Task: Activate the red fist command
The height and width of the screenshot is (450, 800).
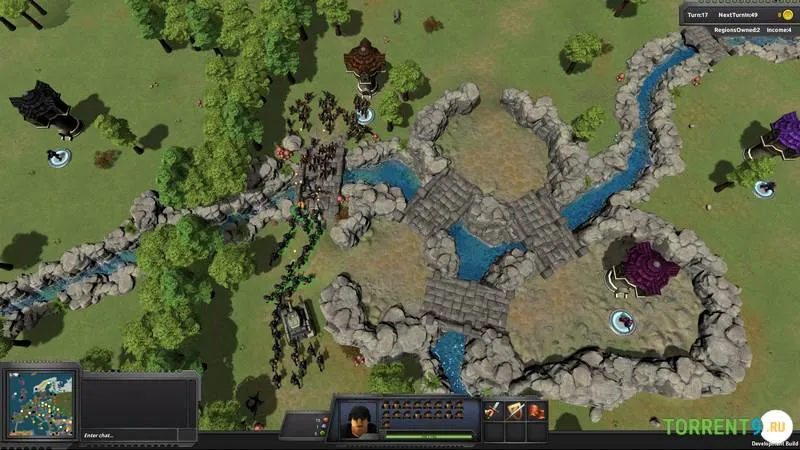Action: (537, 411)
